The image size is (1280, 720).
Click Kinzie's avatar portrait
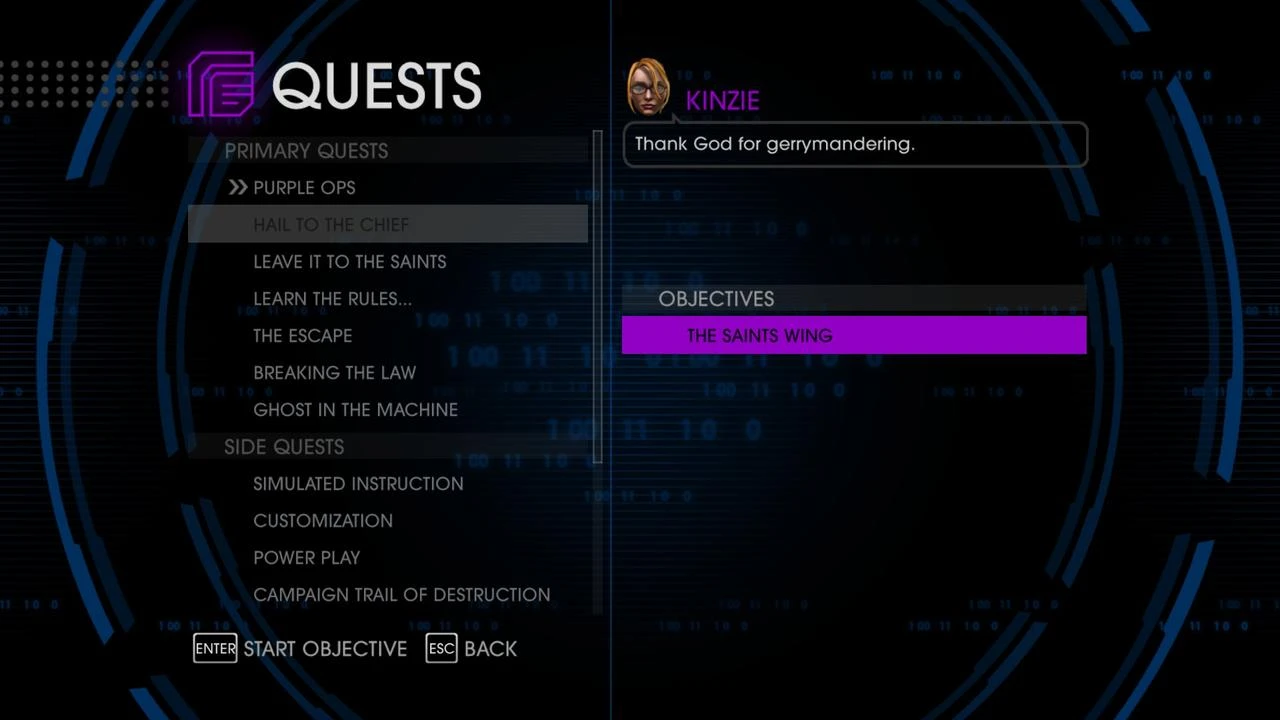[648, 87]
